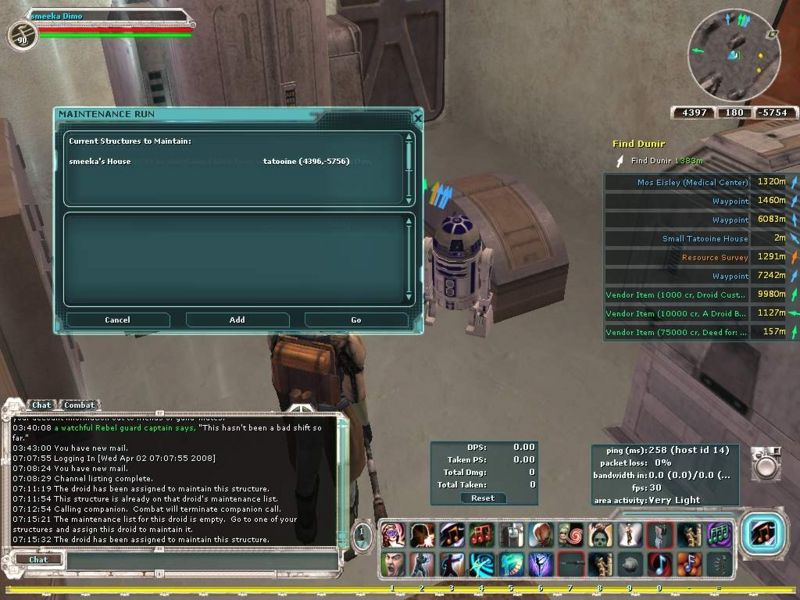Click Add in the Maintenance Run window
This screenshot has width=800, height=600.
pos(237,320)
